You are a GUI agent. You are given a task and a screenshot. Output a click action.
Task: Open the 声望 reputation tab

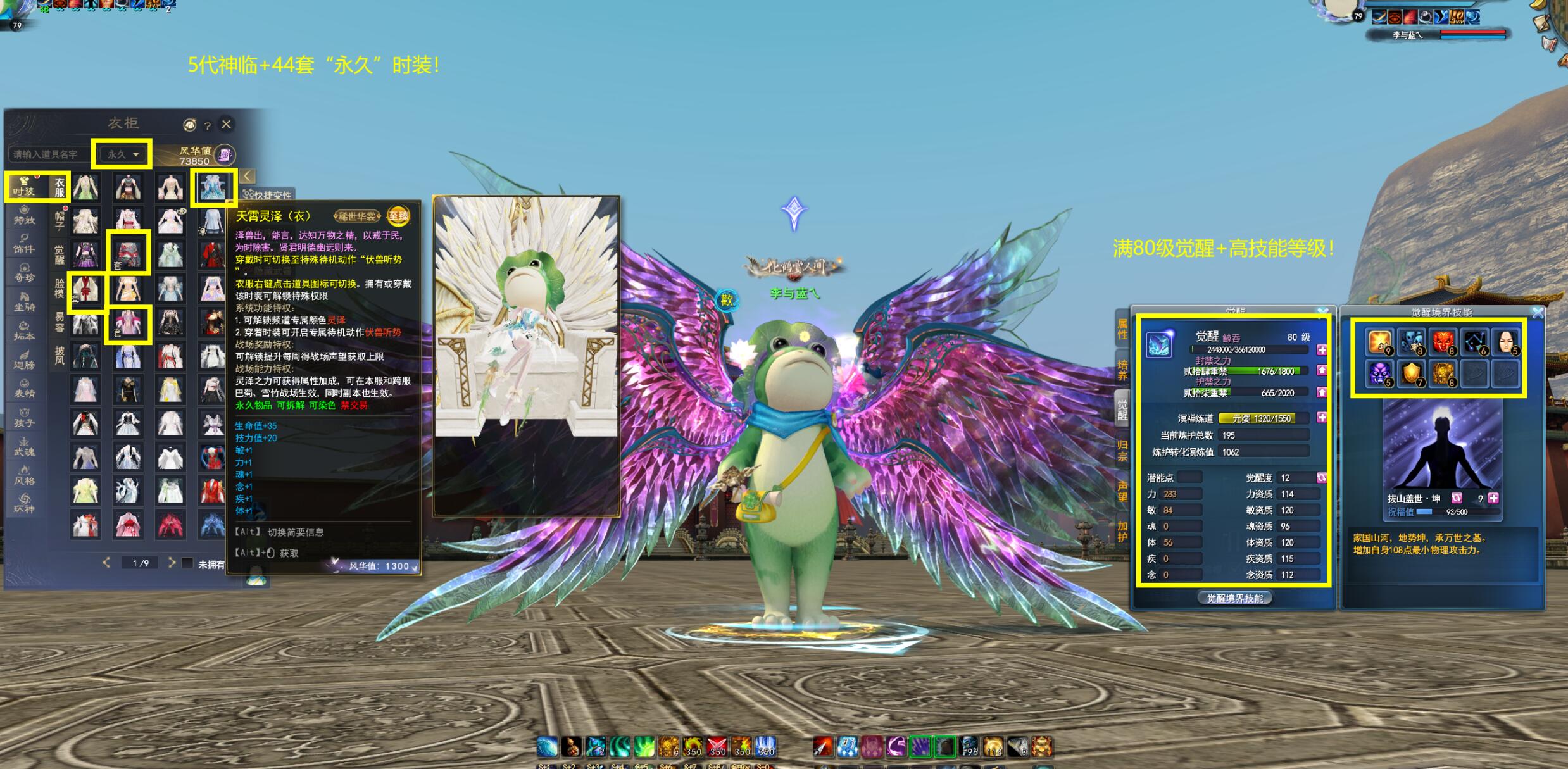[1122, 492]
